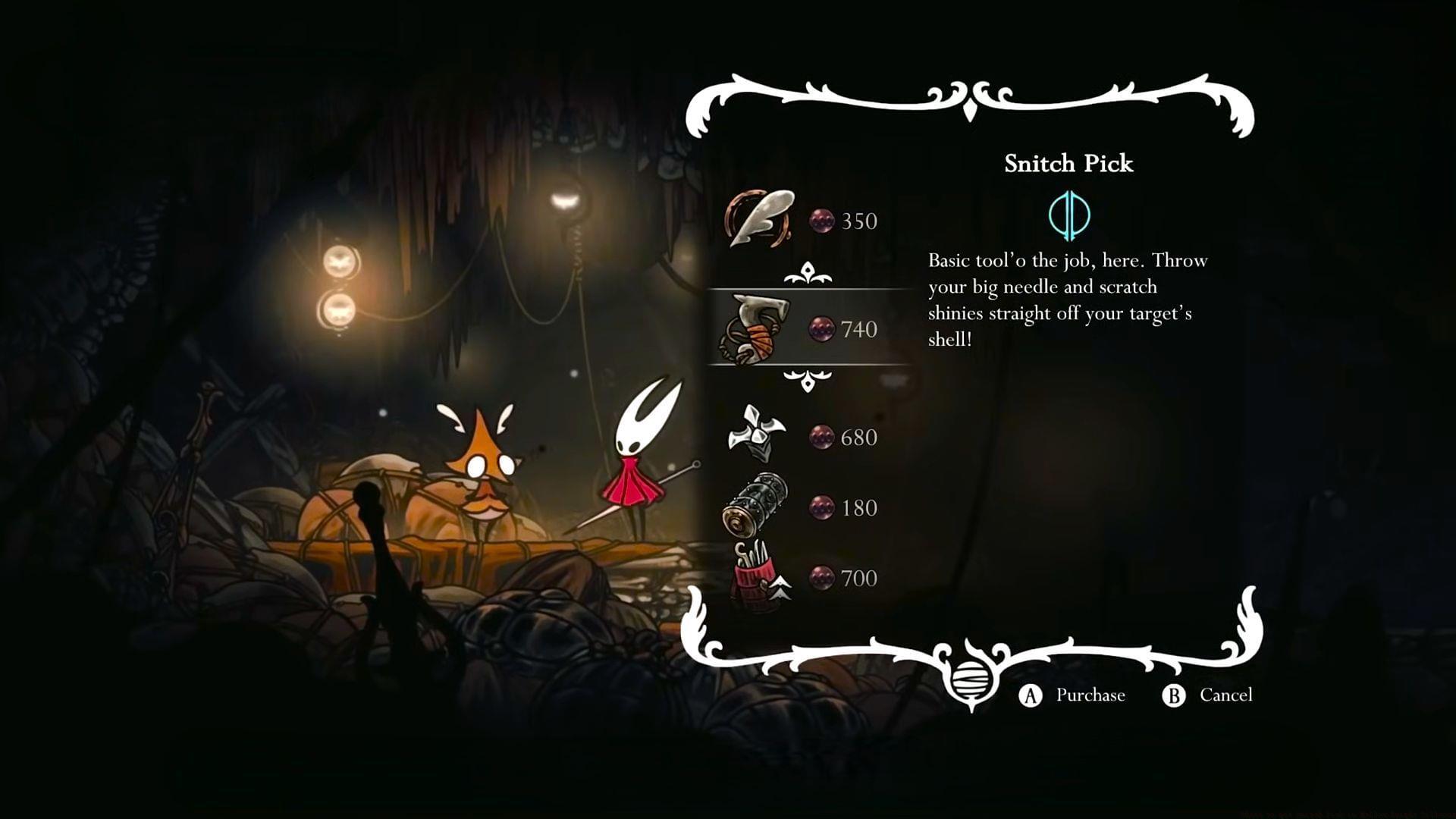The width and height of the screenshot is (1456, 819).
Task: Click the rosary counter beside the 700 price
Action: 823,579
